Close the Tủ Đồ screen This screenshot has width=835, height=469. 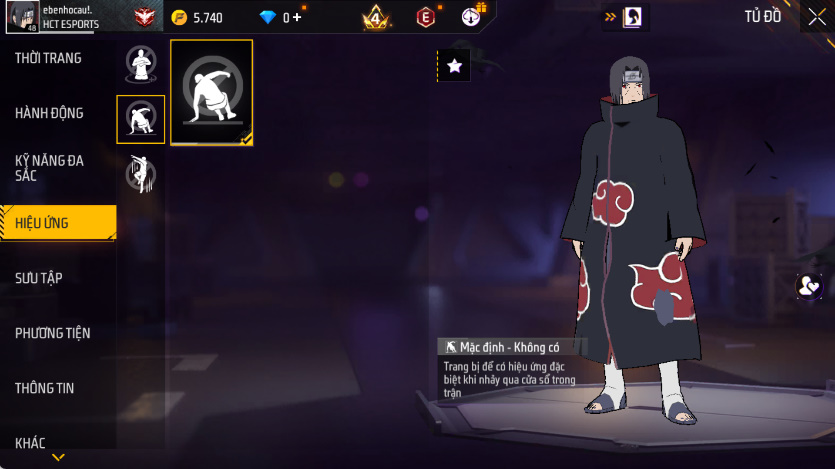(x=816, y=16)
